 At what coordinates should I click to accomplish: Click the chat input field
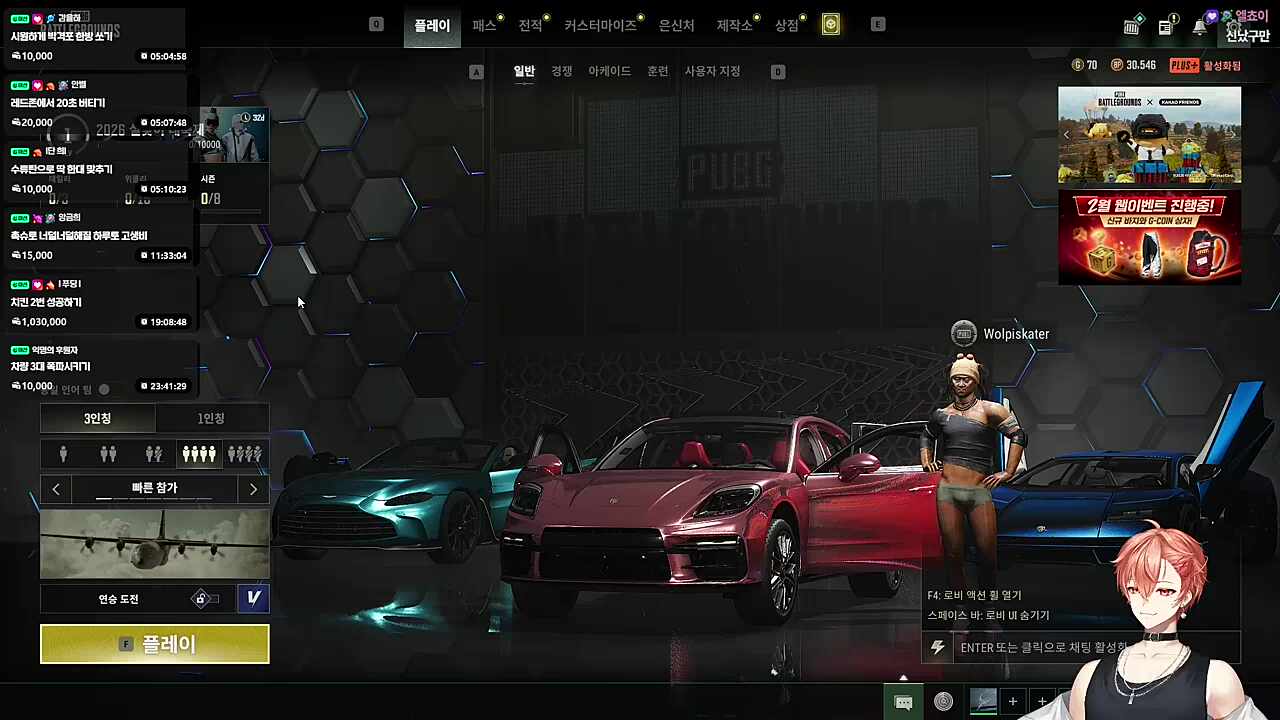1040,647
